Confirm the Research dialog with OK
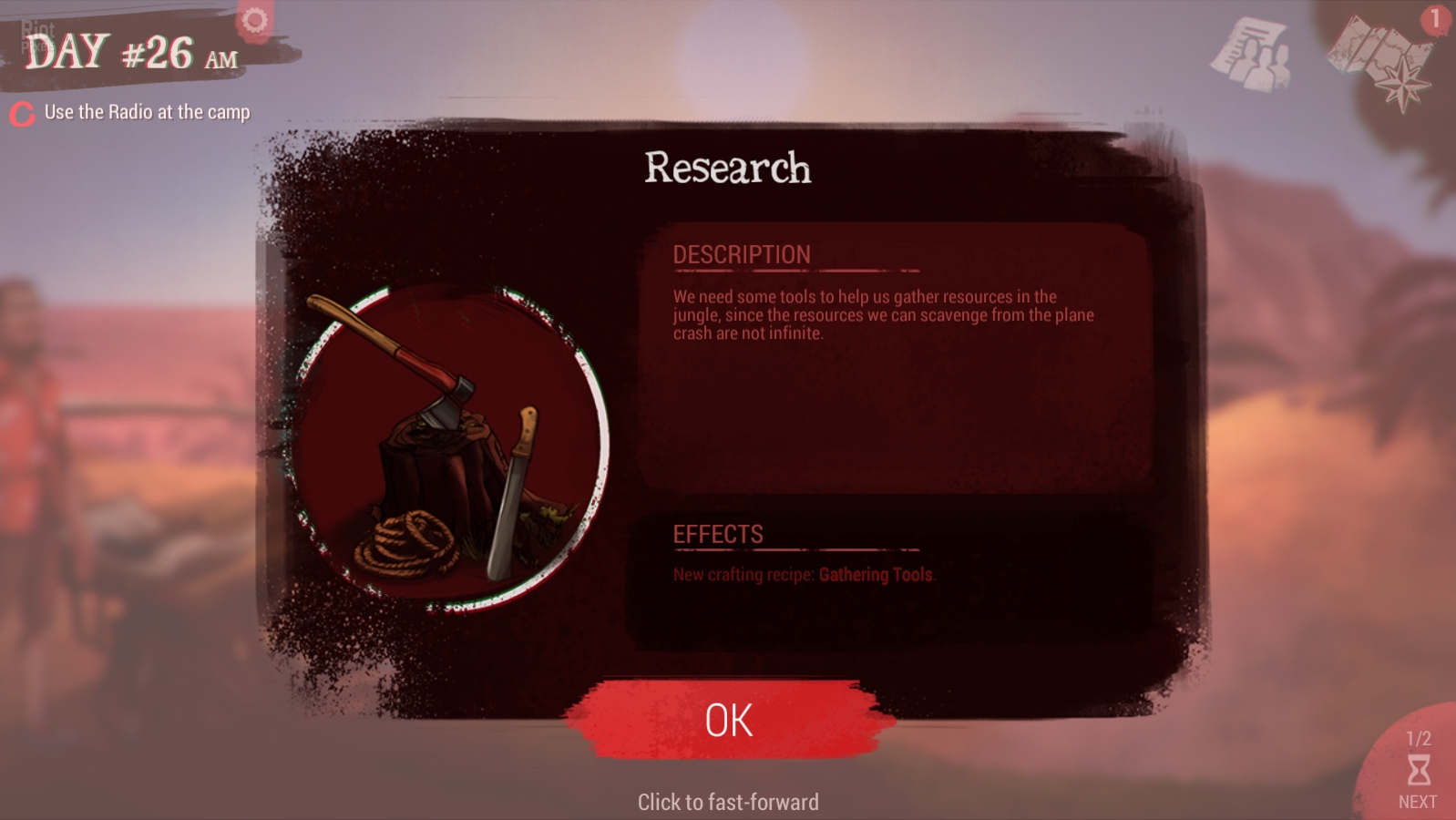 [729, 720]
